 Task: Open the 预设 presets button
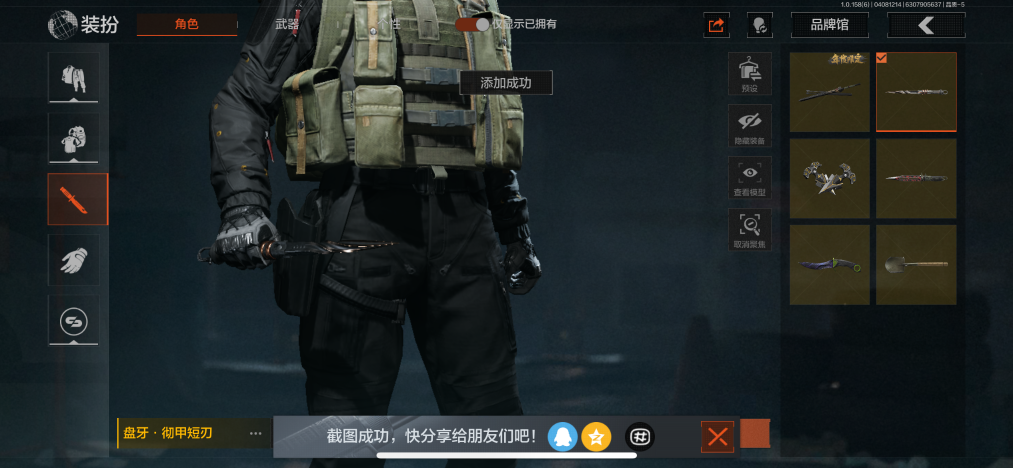pos(749,74)
